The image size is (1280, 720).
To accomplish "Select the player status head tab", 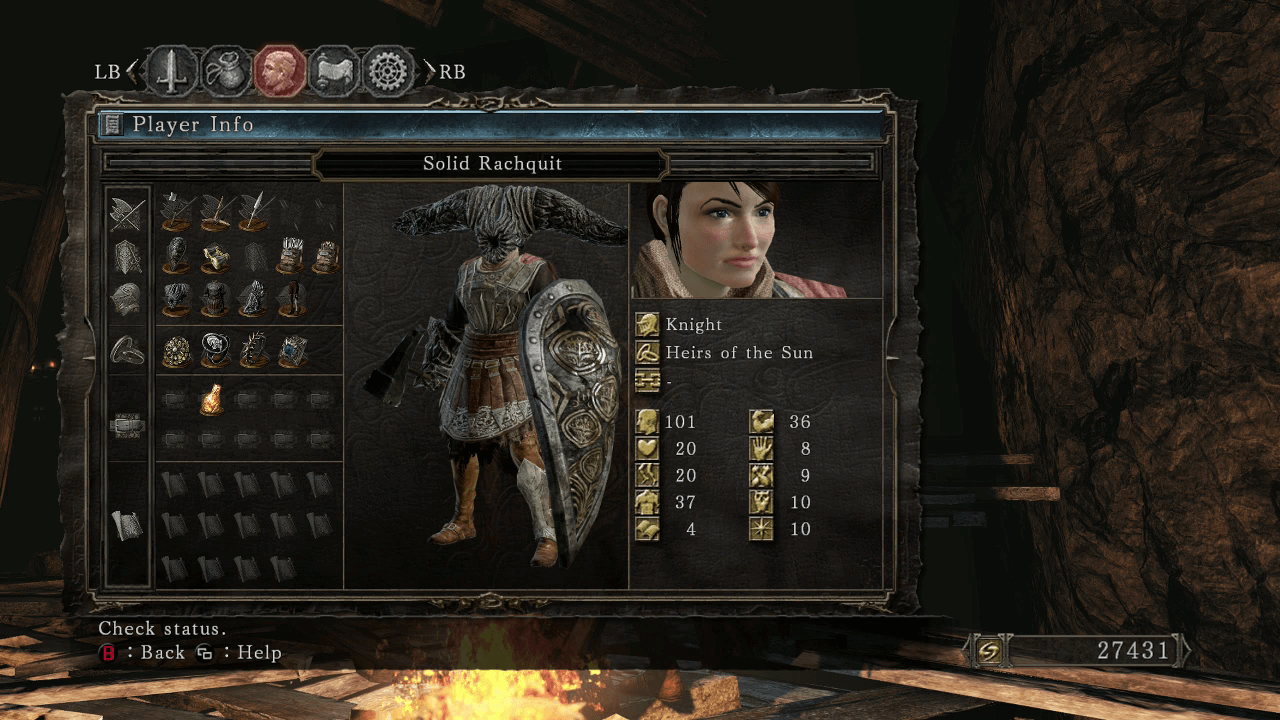I will pyautogui.click(x=279, y=72).
